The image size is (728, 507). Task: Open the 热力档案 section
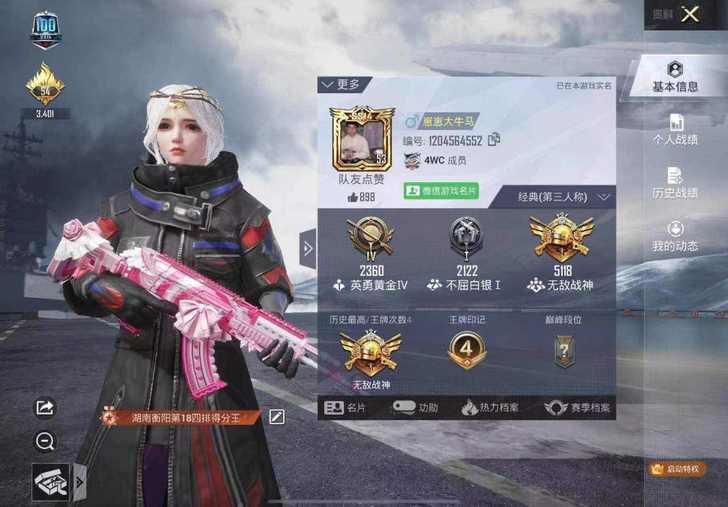pyautogui.click(x=491, y=408)
